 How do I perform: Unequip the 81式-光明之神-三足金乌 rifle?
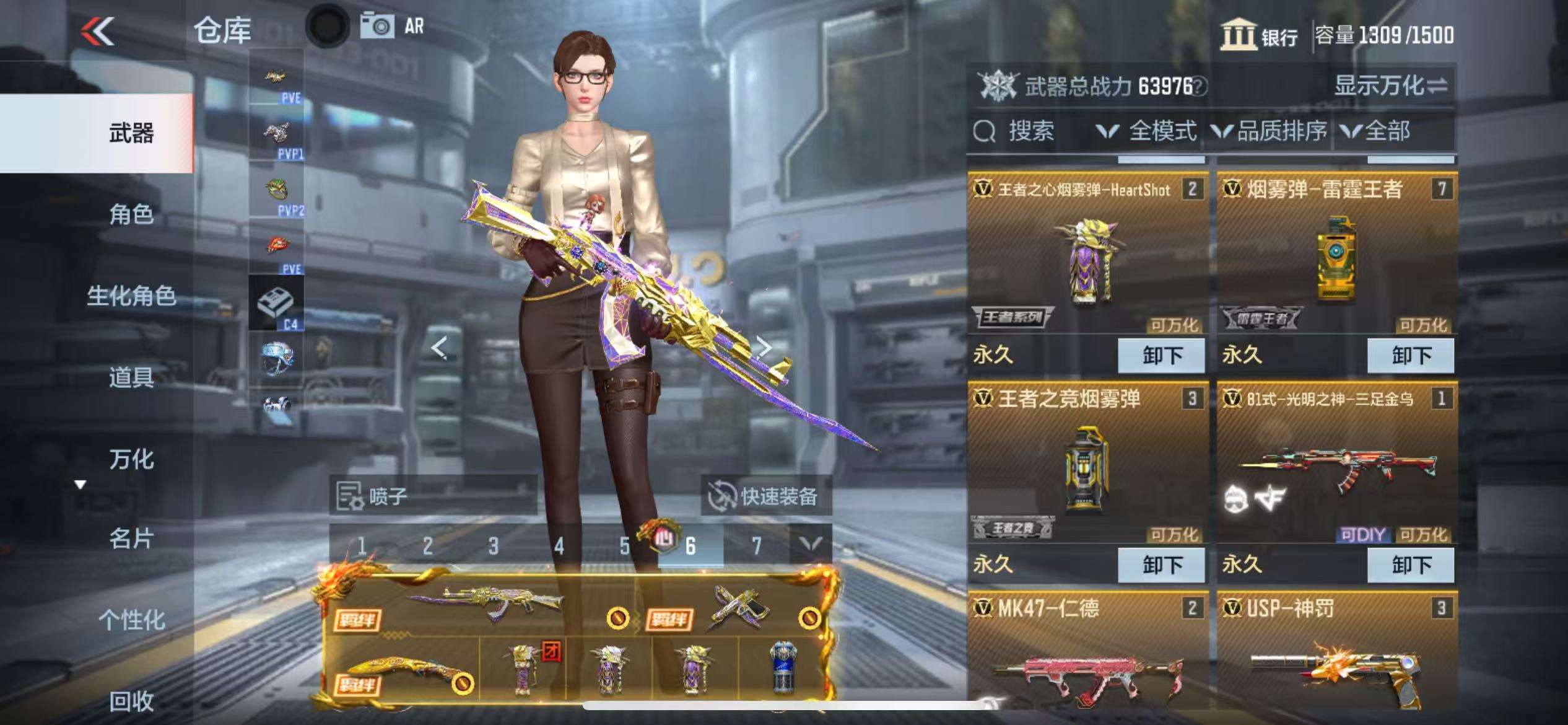1410,565
